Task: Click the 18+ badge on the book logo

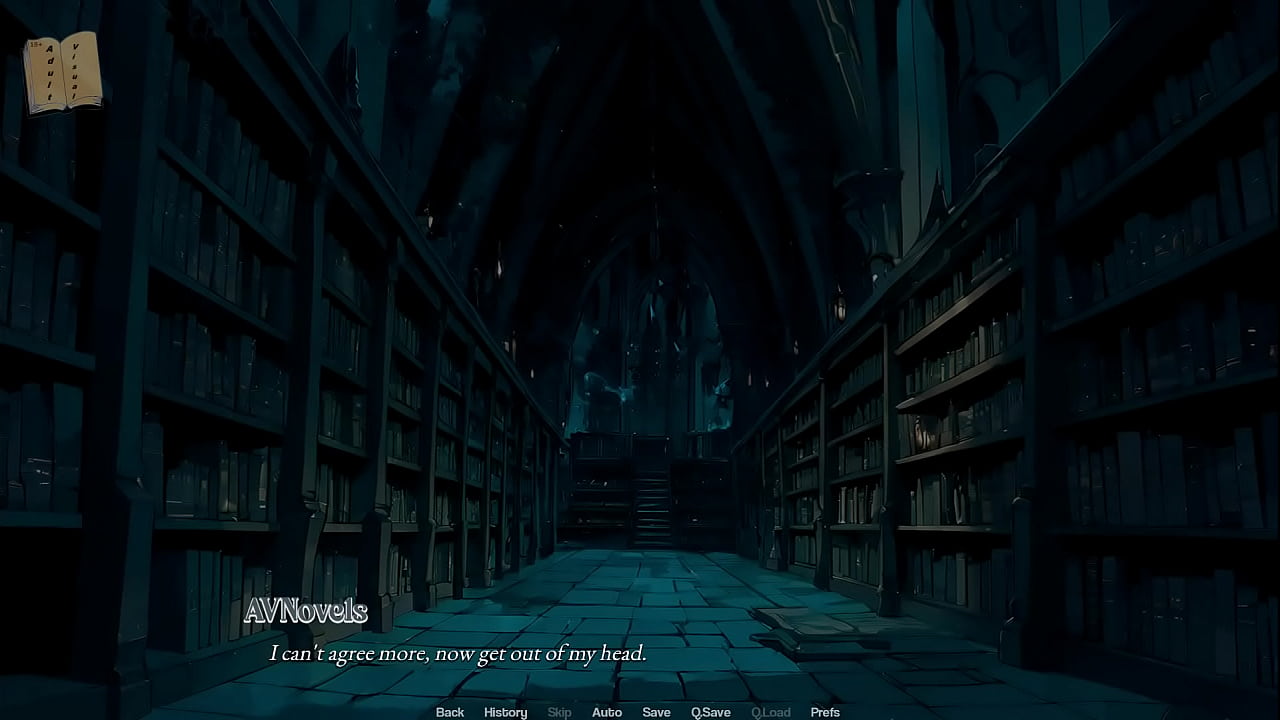Action: [x=36, y=45]
